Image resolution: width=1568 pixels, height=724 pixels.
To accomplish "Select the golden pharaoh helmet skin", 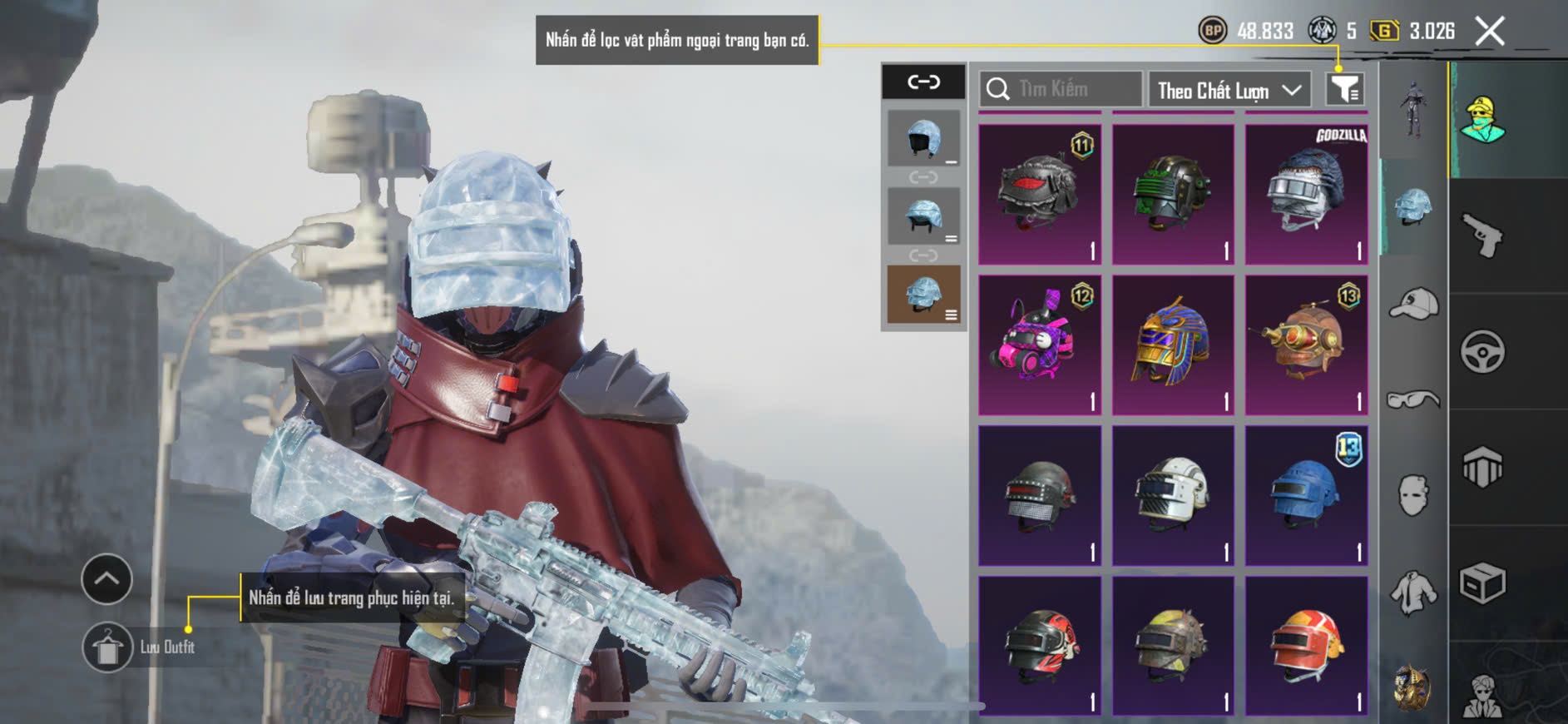I will [1173, 345].
